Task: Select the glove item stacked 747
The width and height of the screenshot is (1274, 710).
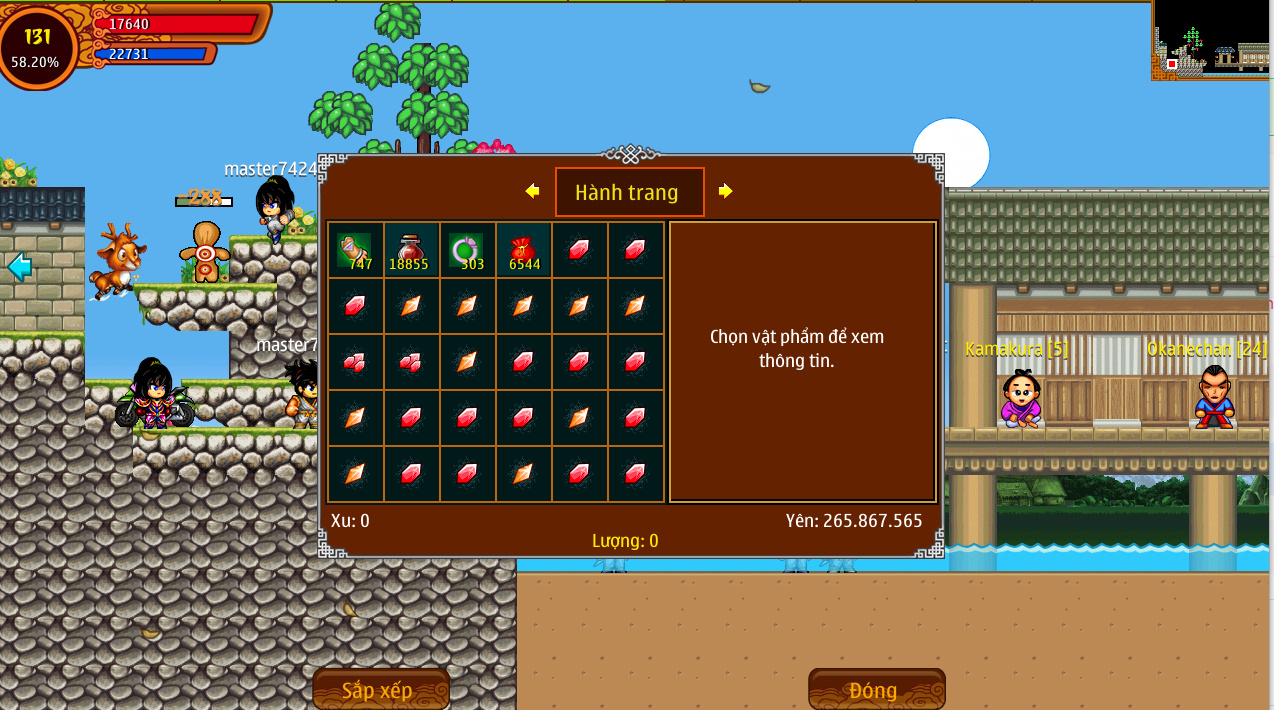Action: coord(355,250)
